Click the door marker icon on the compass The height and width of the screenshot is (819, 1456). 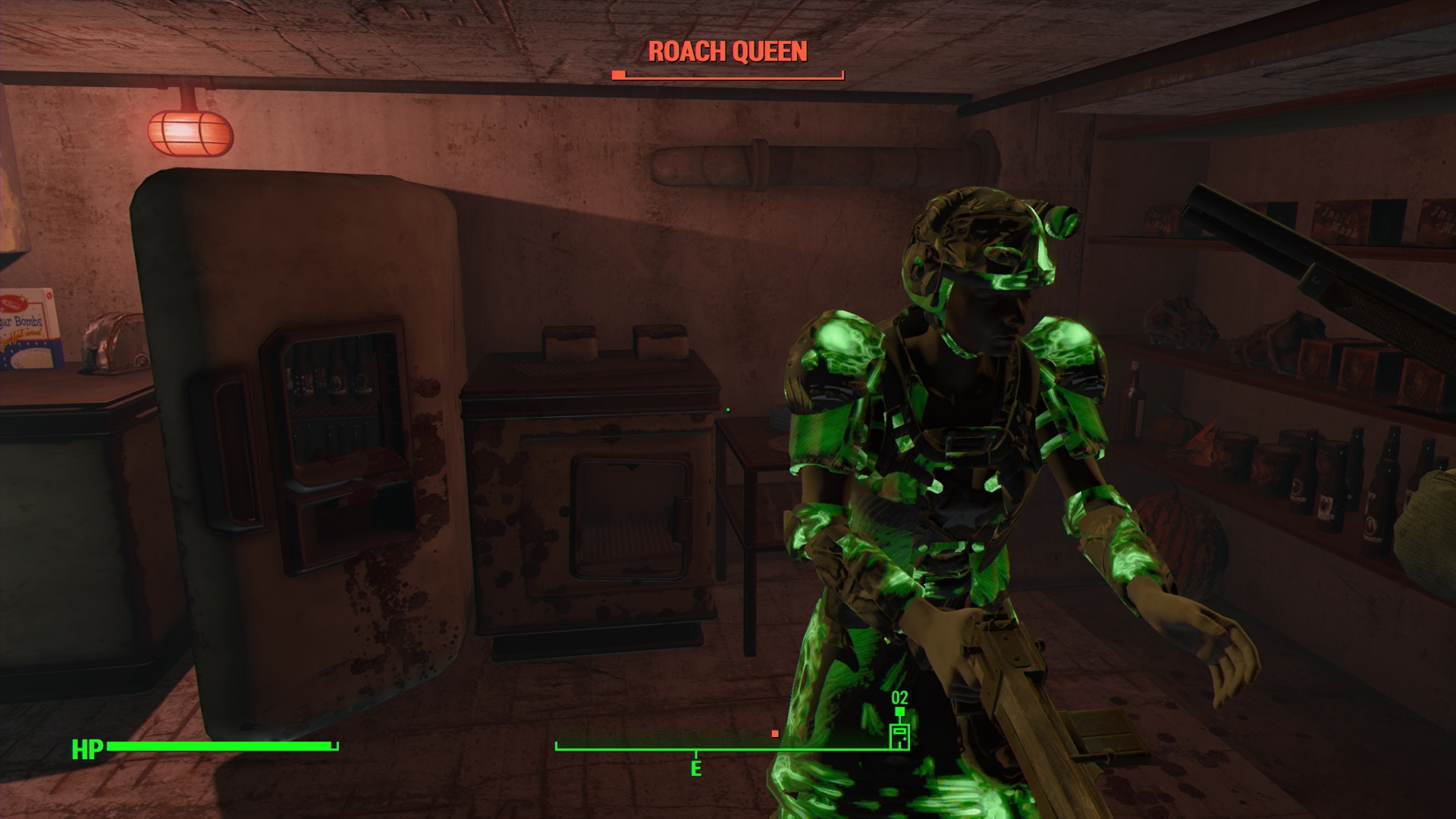pyautogui.click(x=899, y=735)
